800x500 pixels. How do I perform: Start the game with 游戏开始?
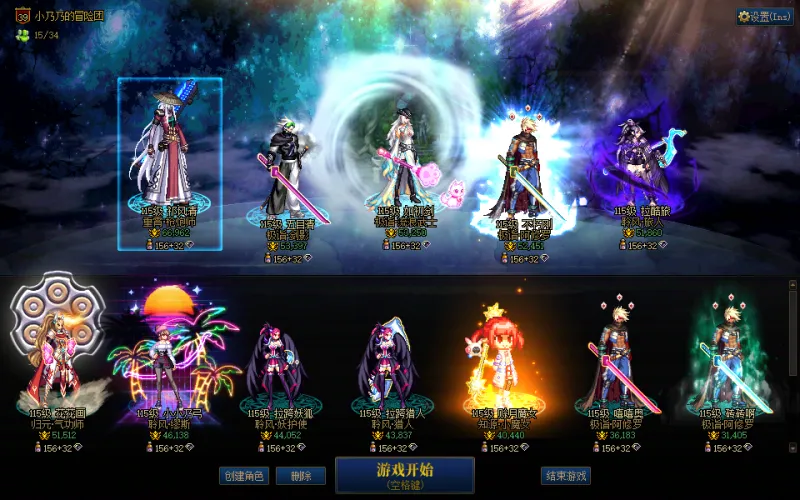[405, 474]
